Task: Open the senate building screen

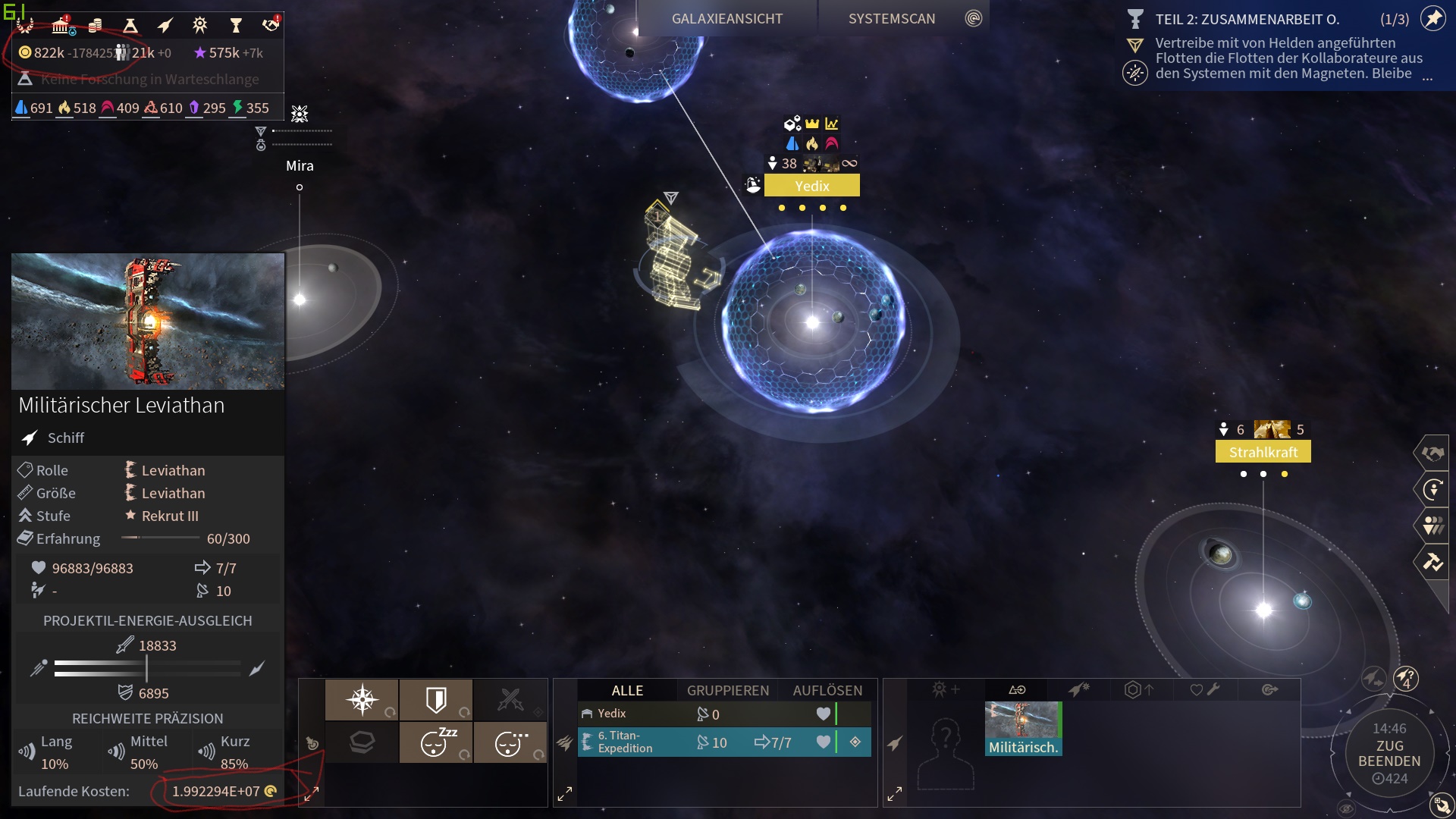Action: coord(61,26)
